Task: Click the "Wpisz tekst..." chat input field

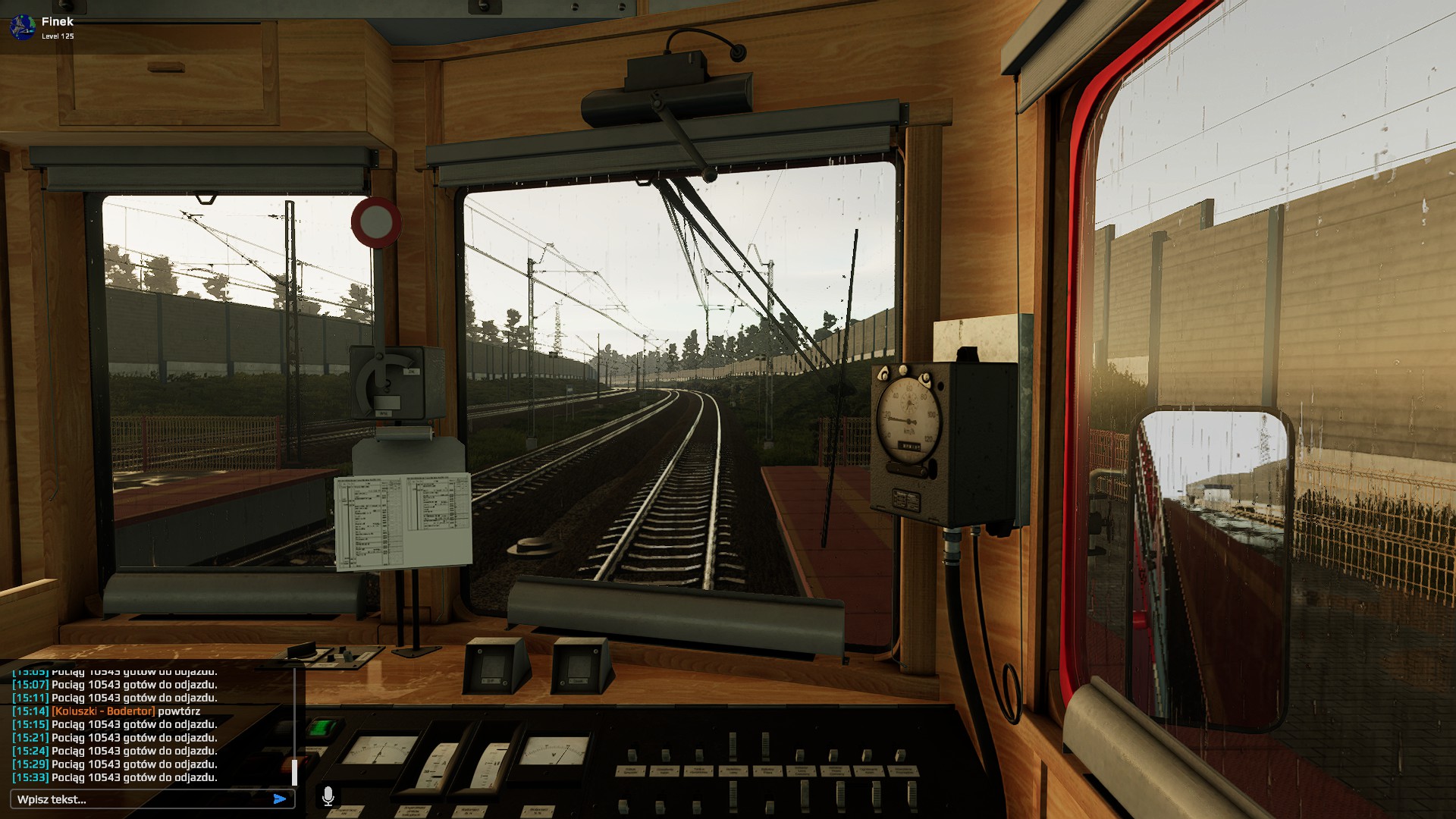Action: tap(140, 799)
